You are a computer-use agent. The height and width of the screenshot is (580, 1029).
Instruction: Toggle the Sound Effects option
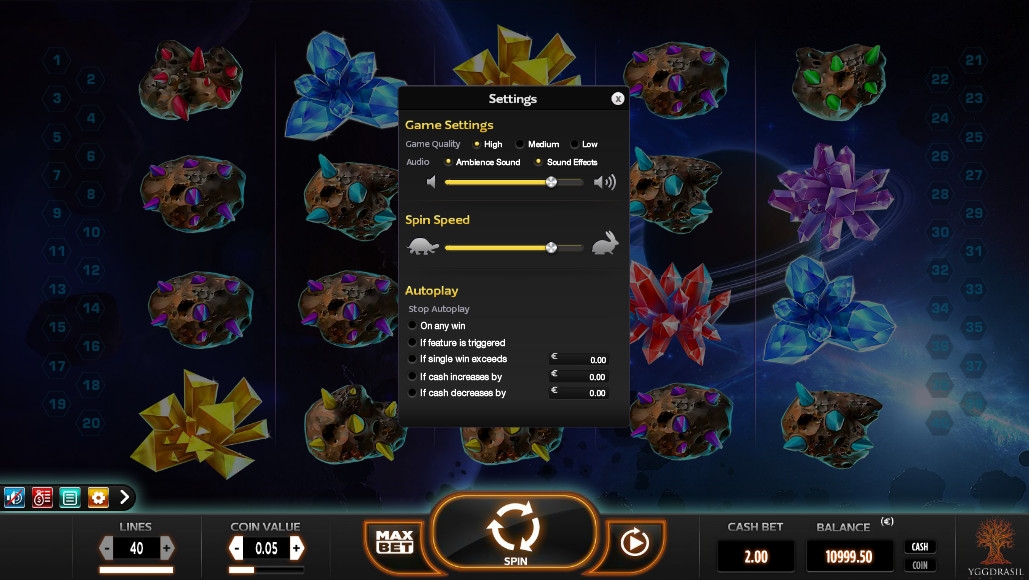(539, 162)
